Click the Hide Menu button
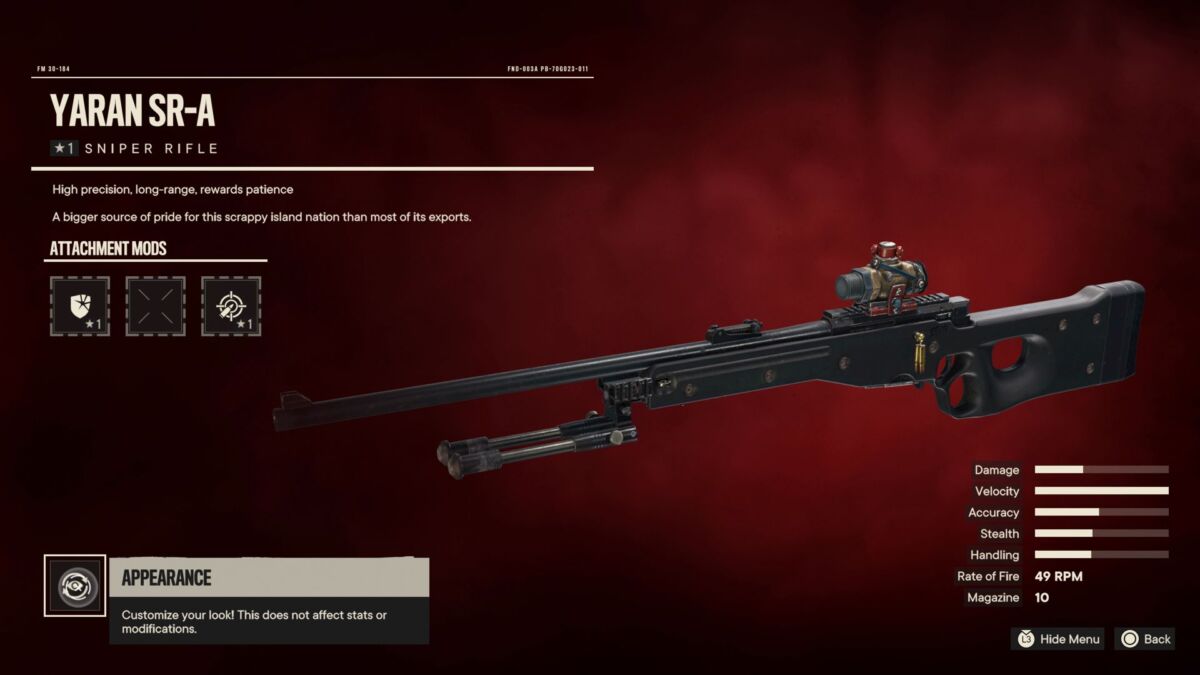Viewport: 1200px width, 675px height. [x=1059, y=639]
